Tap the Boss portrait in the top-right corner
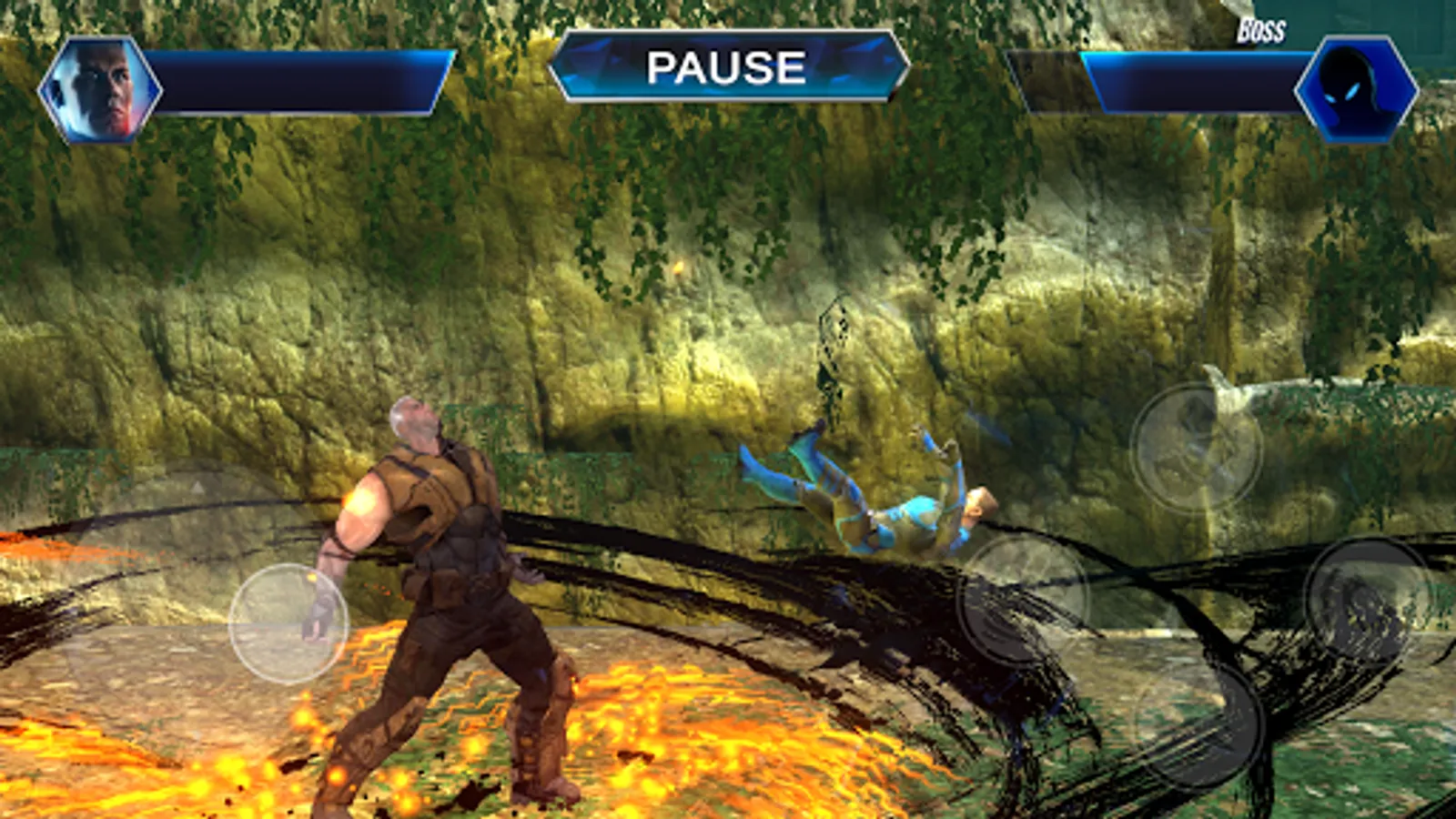The width and height of the screenshot is (1456, 819). coord(1356,91)
